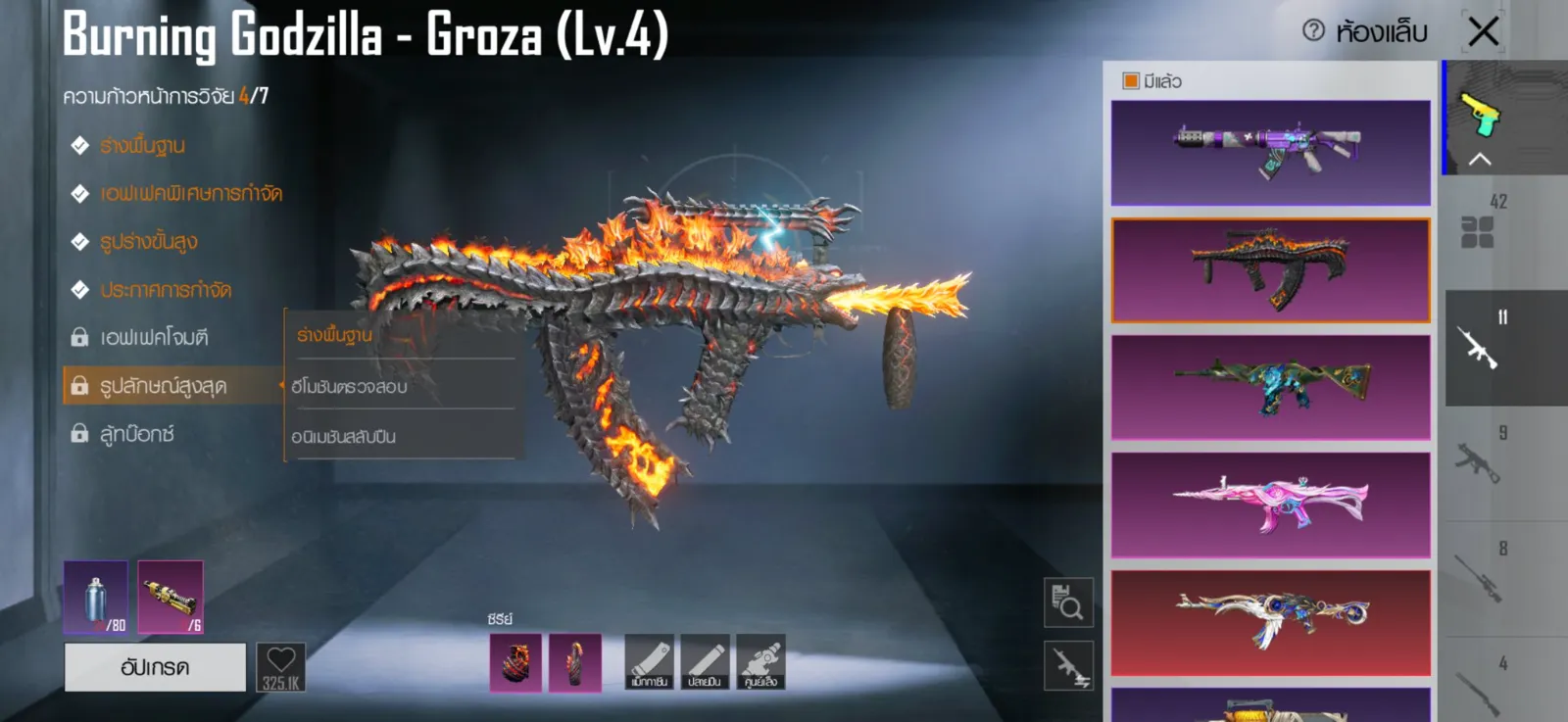The width and height of the screenshot is (1568, 722).
Task: Like the skin with the heart button
Action: [281, 667]
